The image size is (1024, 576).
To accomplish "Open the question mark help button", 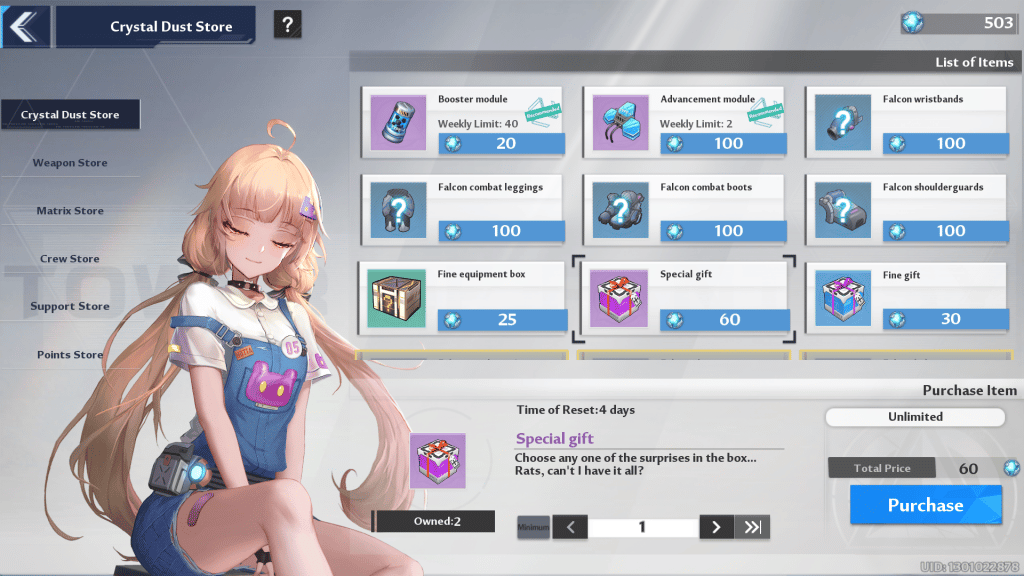I will click(287, 25).
